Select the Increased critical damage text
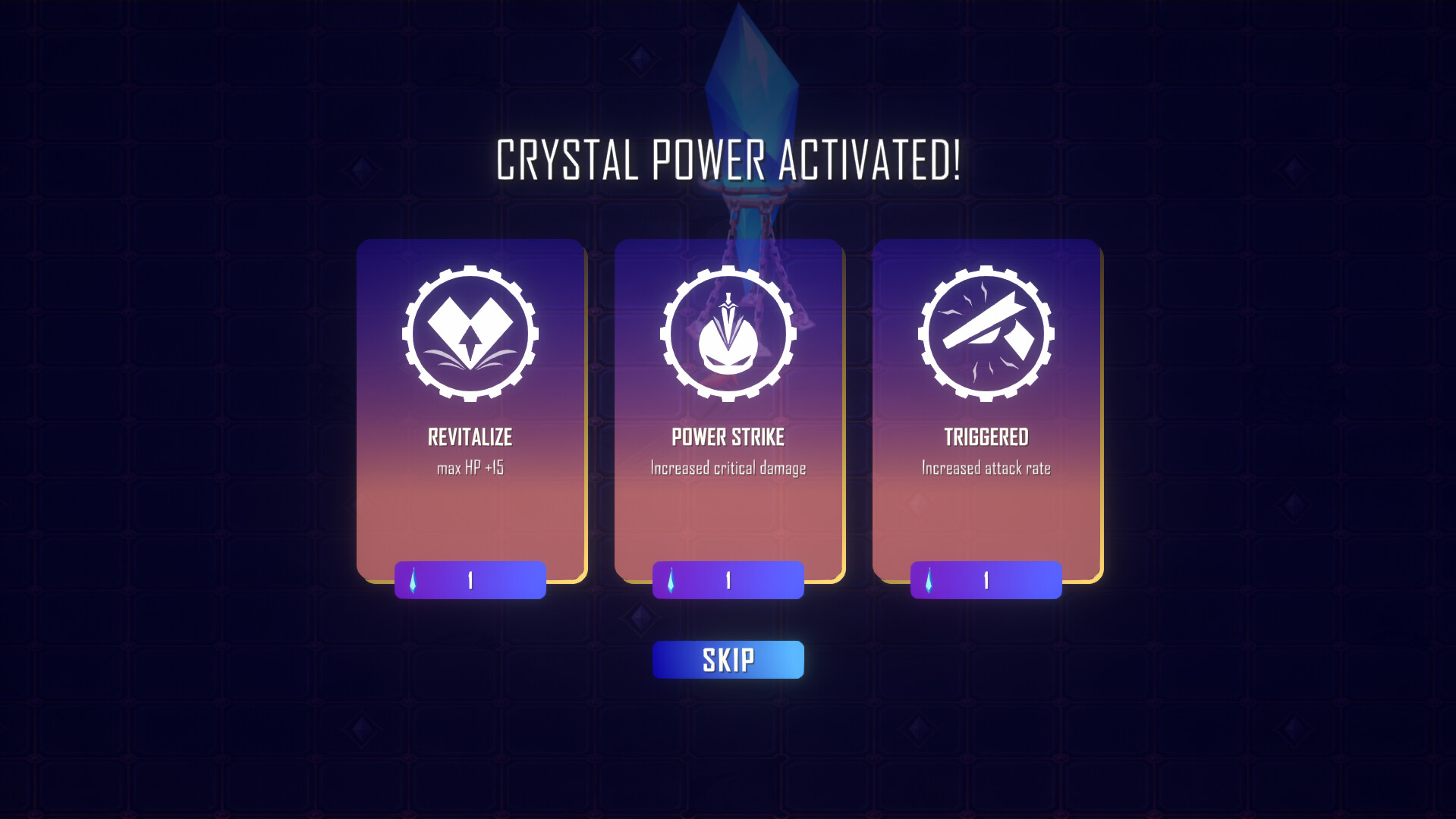 click(x=728, y=469)
